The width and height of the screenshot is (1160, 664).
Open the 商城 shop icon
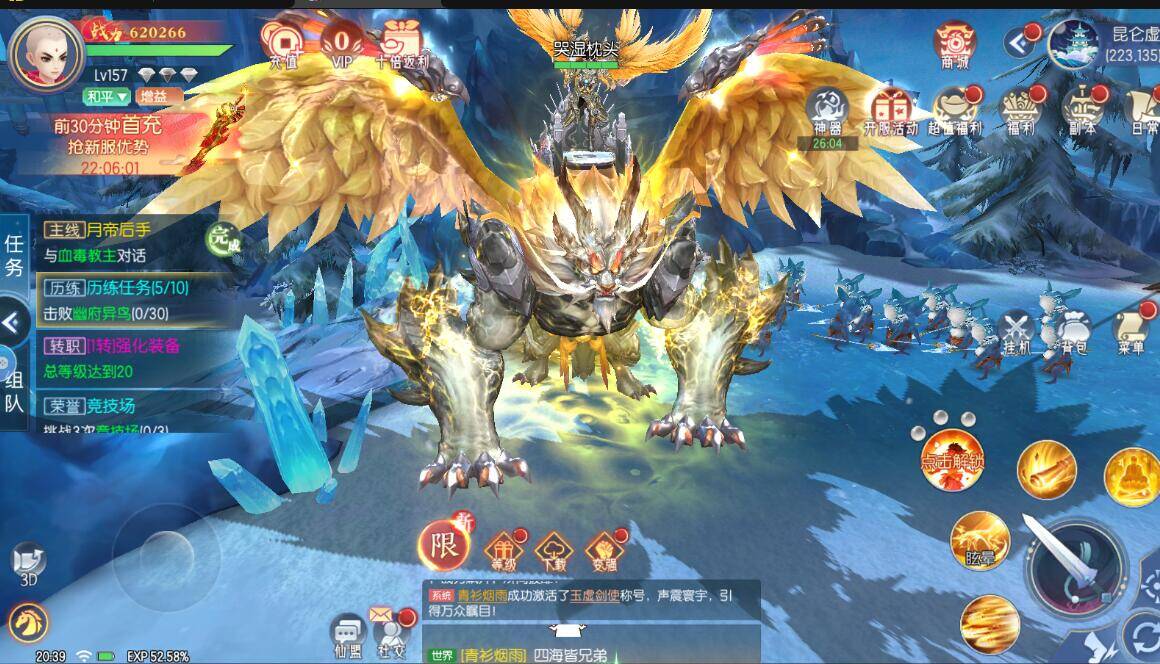coord(955,43)
